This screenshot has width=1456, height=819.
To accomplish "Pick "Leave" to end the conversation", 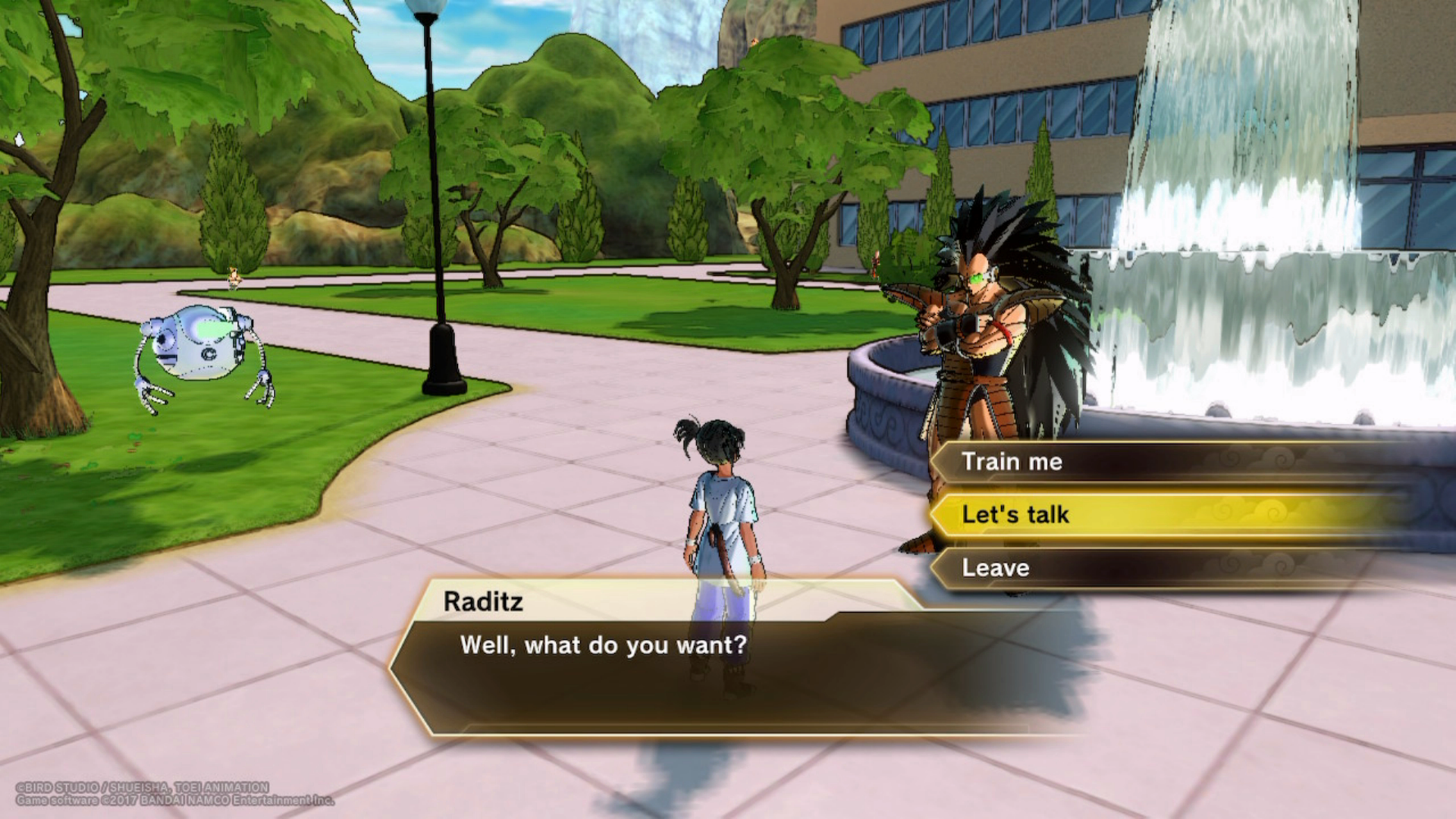I will (x=996, y=568).
